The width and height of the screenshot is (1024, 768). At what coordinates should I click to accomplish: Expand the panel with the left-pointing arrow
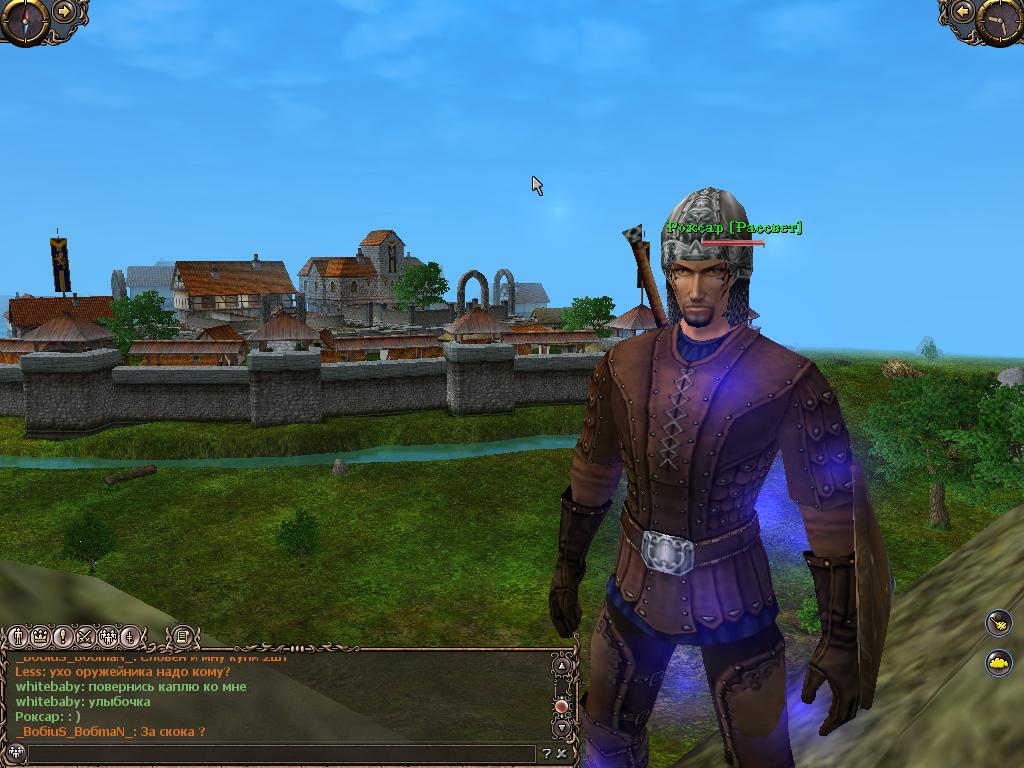tap(963, 12)
